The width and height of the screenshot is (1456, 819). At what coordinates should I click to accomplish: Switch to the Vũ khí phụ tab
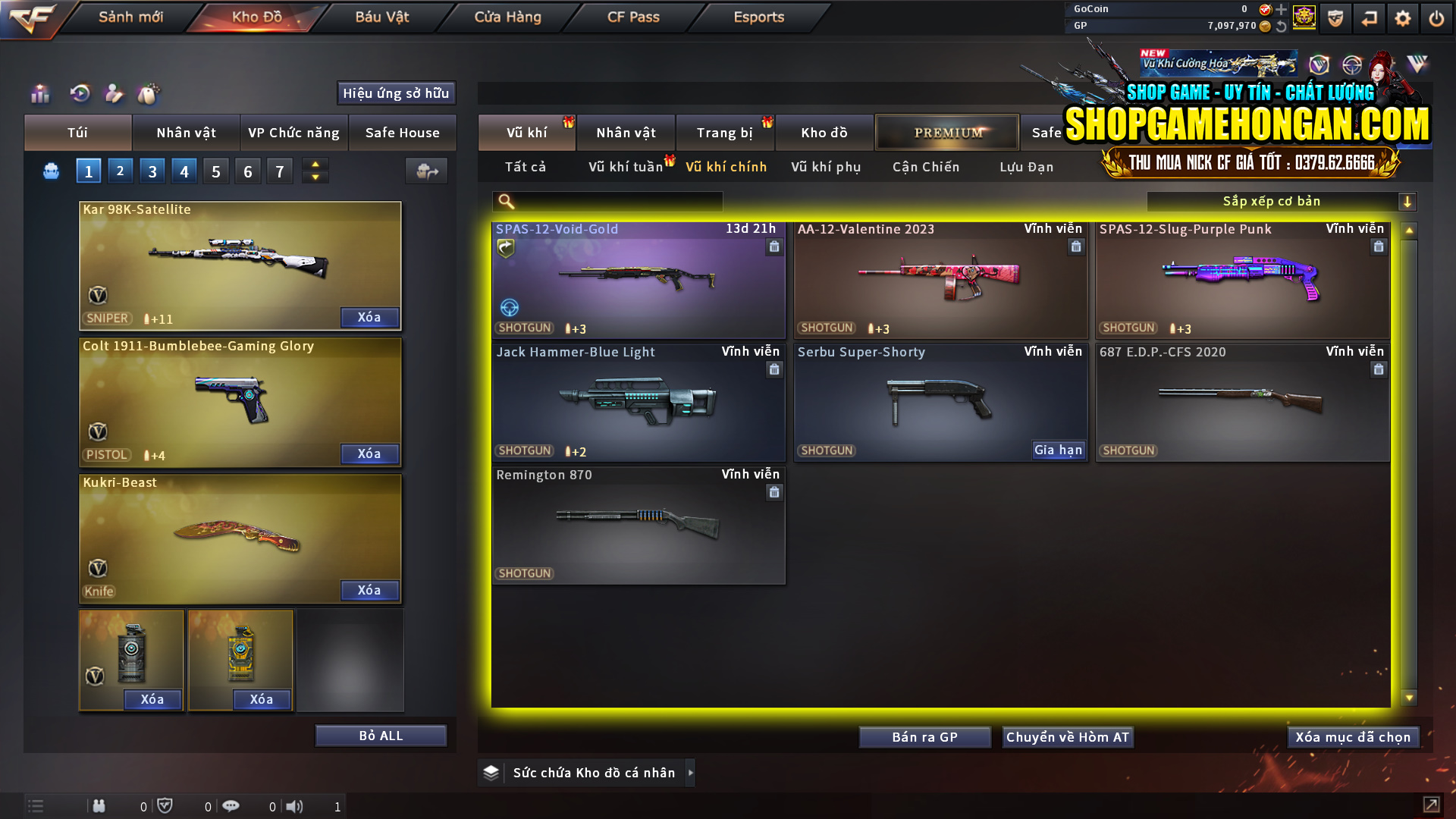(x=827, y=167)
